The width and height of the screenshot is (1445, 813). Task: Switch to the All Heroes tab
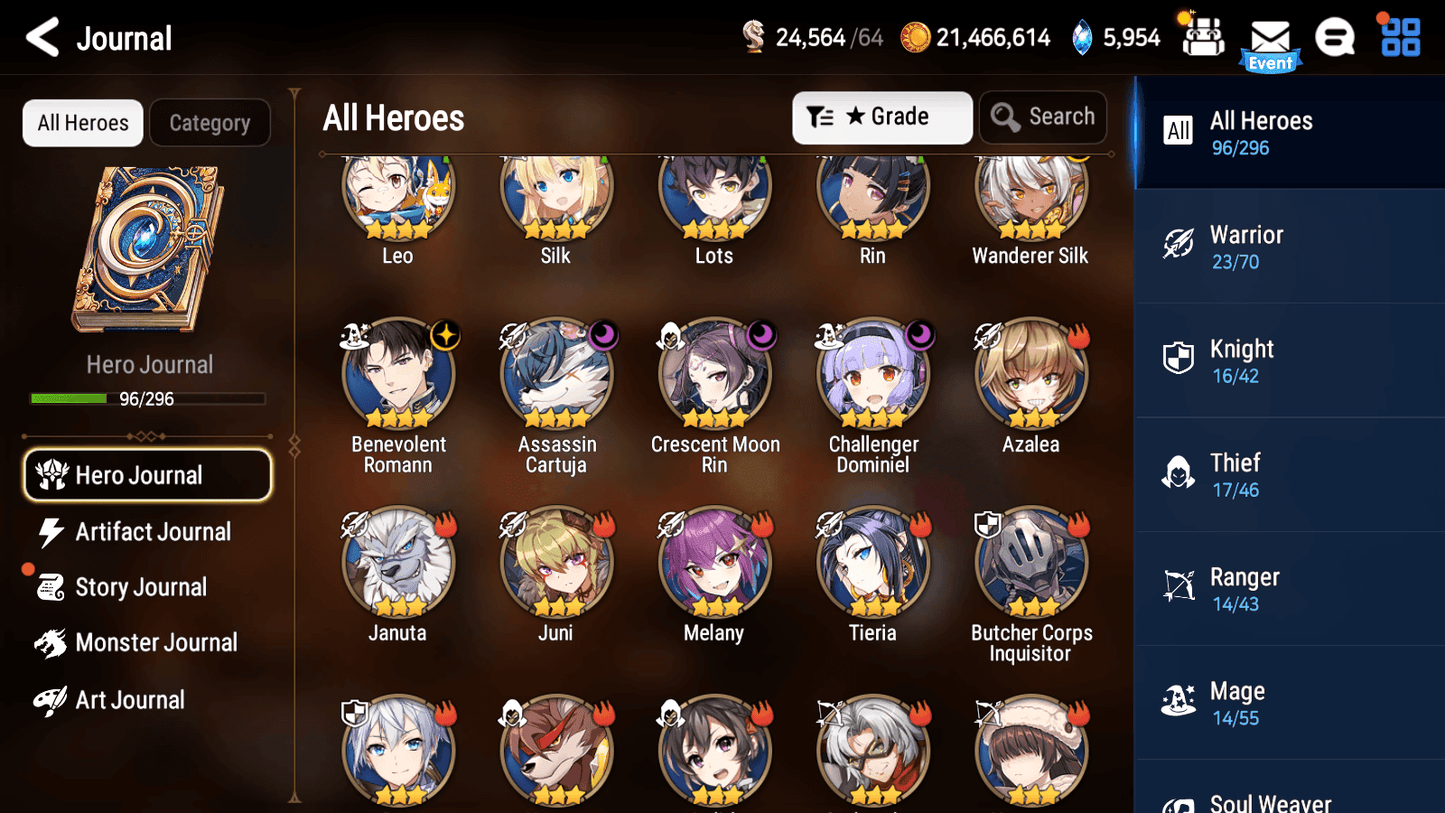pyautogui.click(x=82, y=122)
